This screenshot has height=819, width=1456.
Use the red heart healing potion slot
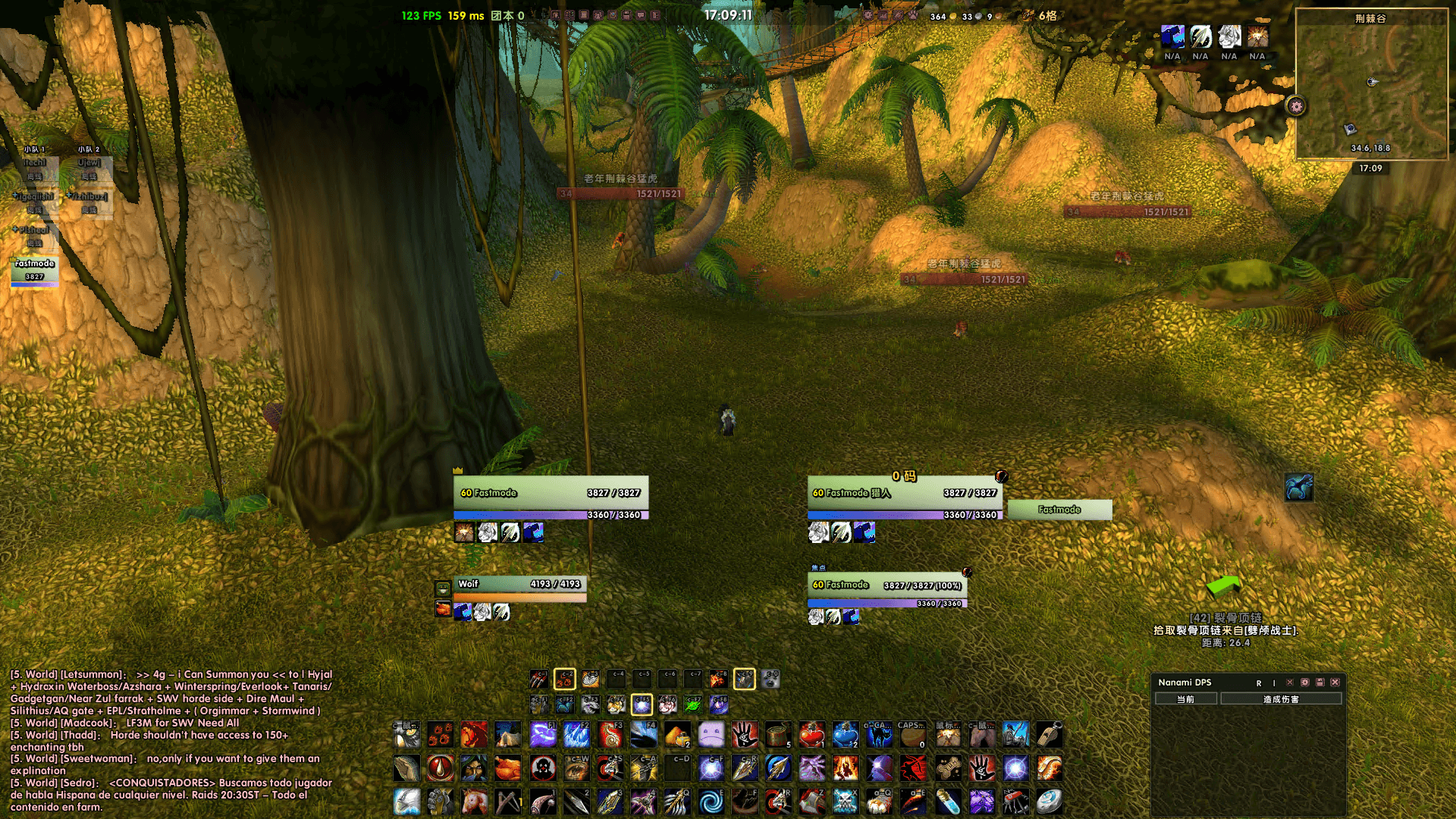(811, 734)
